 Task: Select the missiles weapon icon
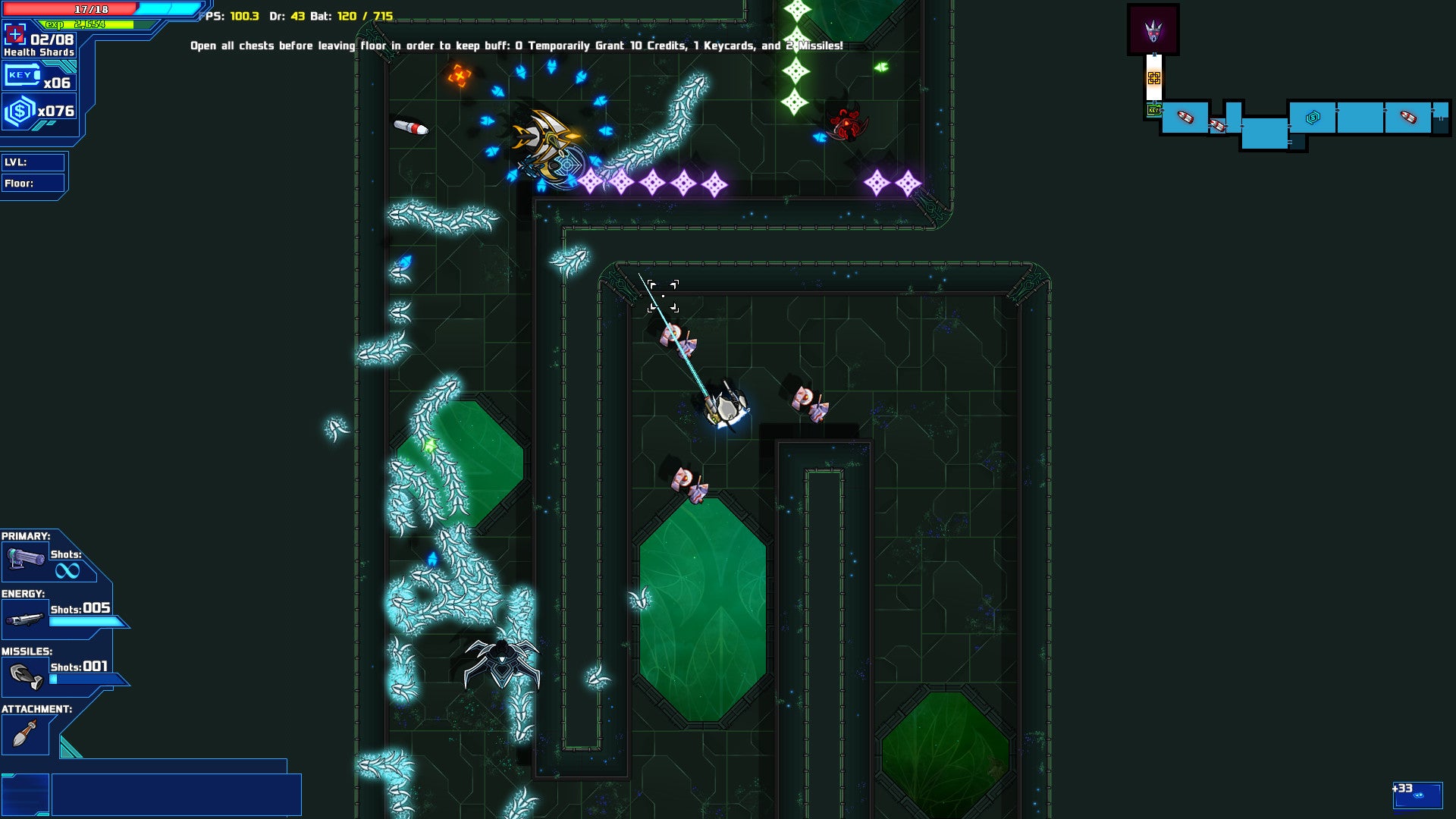26,676
